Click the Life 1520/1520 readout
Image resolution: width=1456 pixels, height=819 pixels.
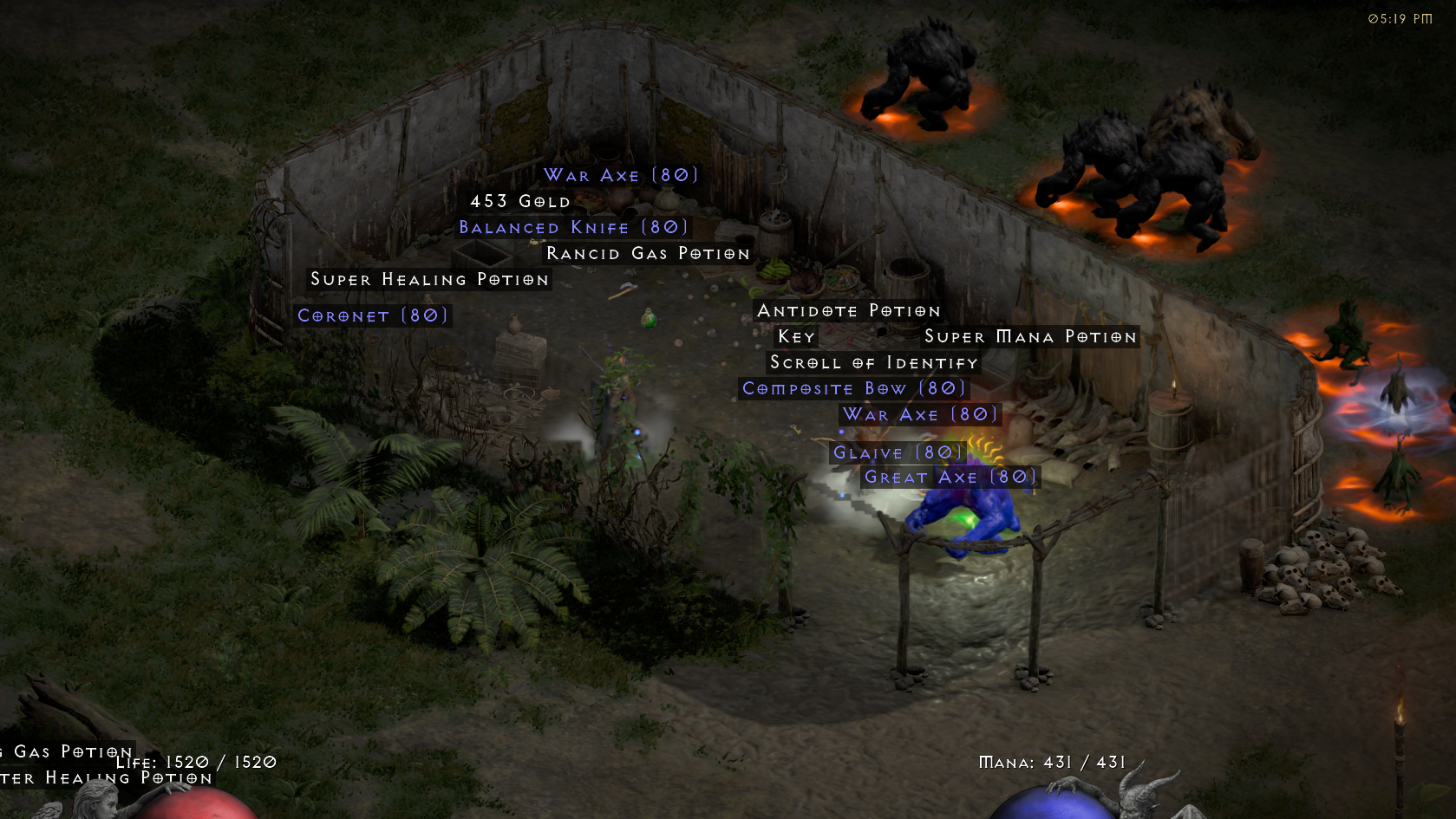[198, 763]
